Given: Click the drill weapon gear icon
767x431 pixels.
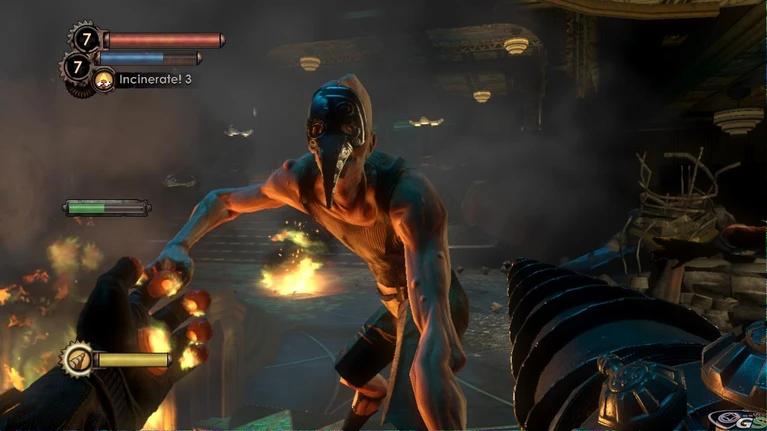Looking at the screenshot, I should click(x=77, y=358).
